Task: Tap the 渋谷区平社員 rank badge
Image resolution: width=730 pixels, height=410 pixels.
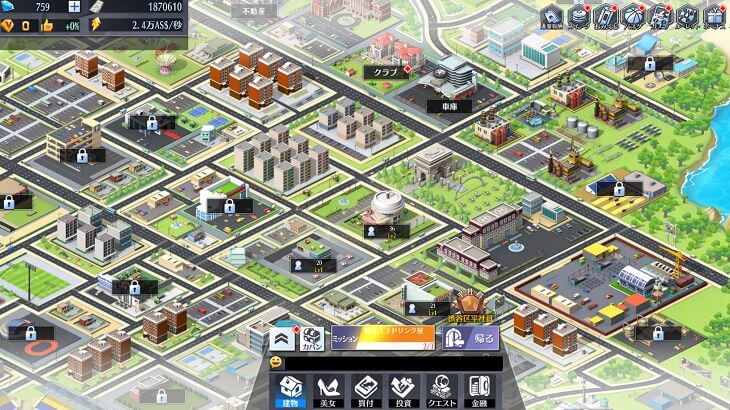Action: [x=468, y=304]
